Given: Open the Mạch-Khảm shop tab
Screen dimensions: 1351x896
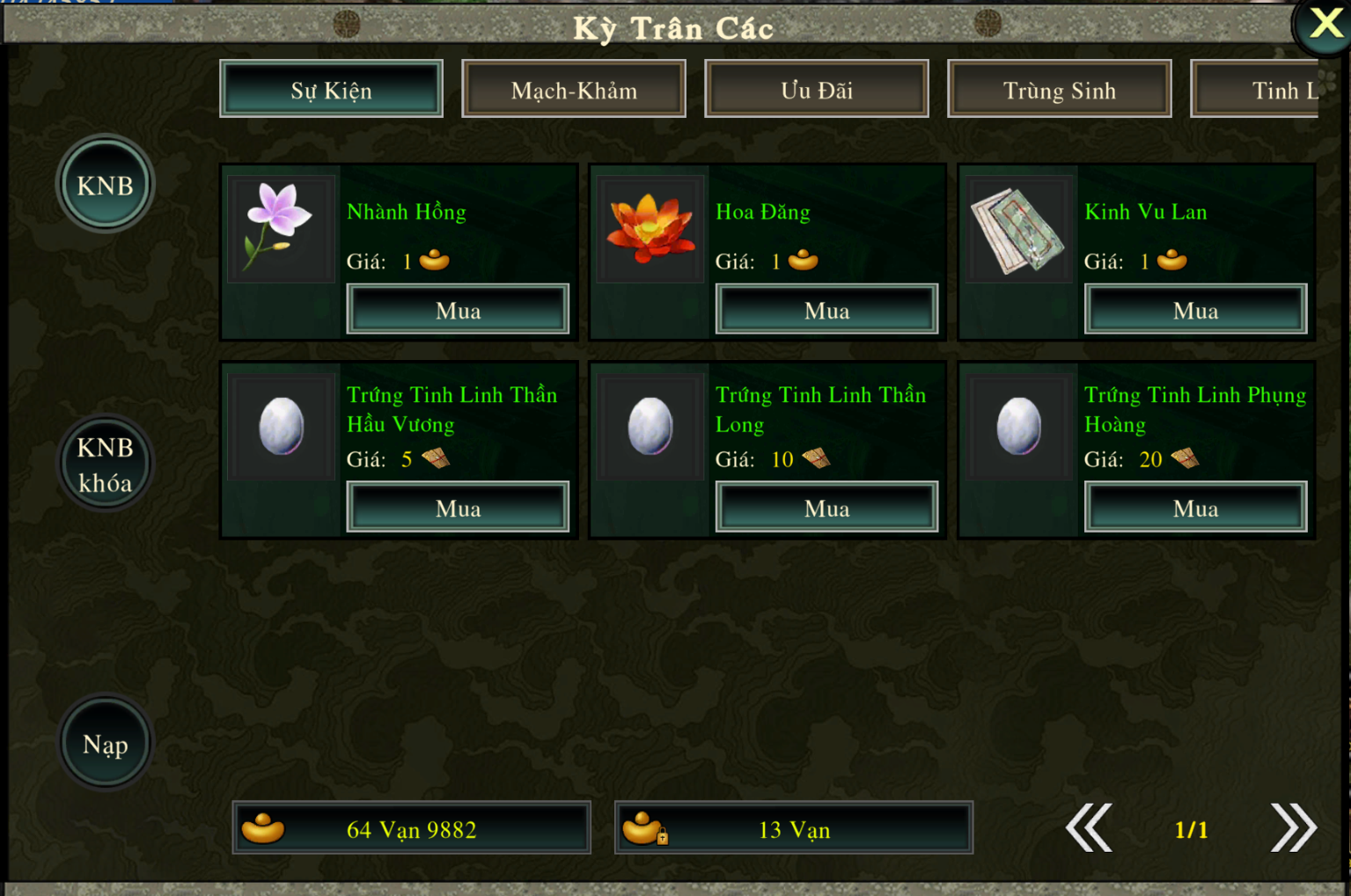Looking at the screenshot, I should (574, 90).
